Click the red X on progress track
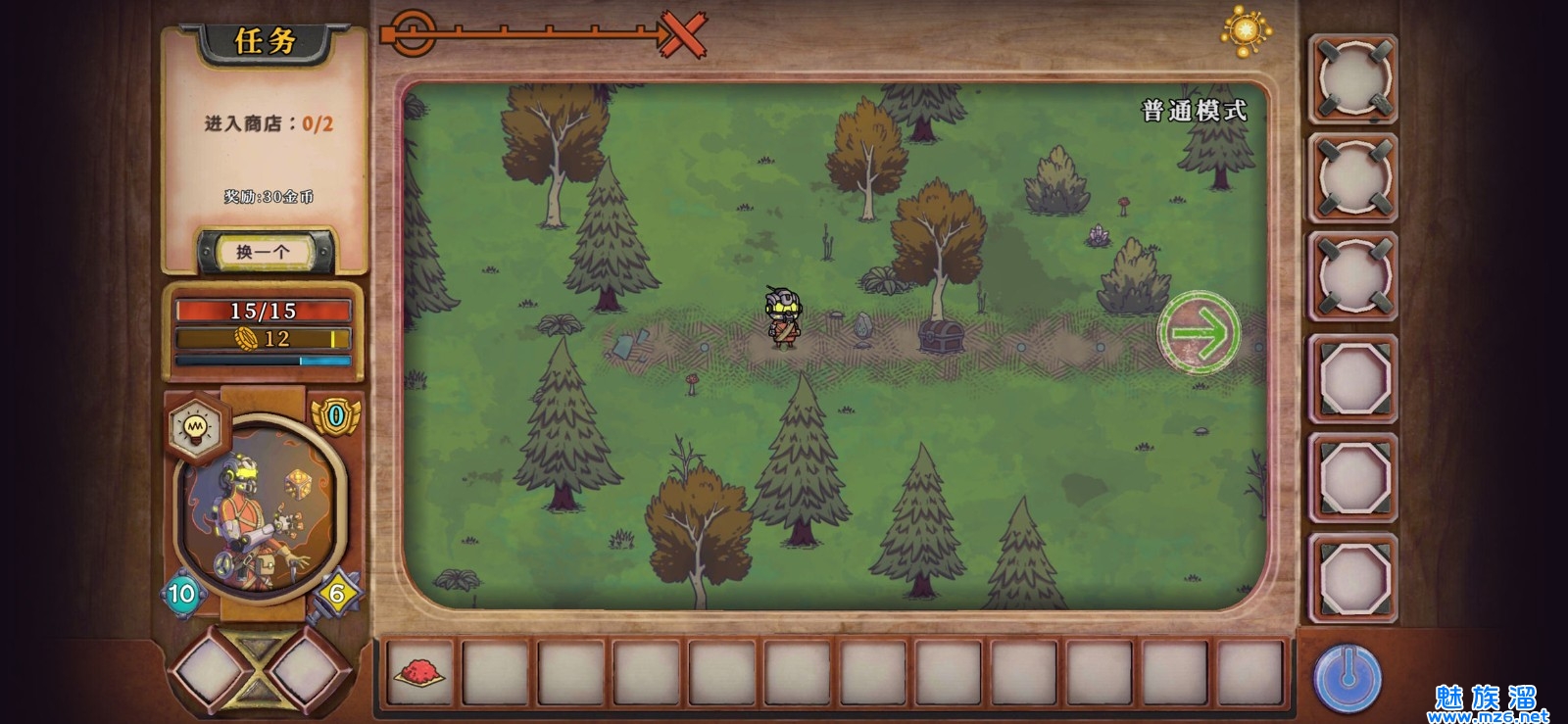This screenshot has height=724, width=1568. pos(684,35)
